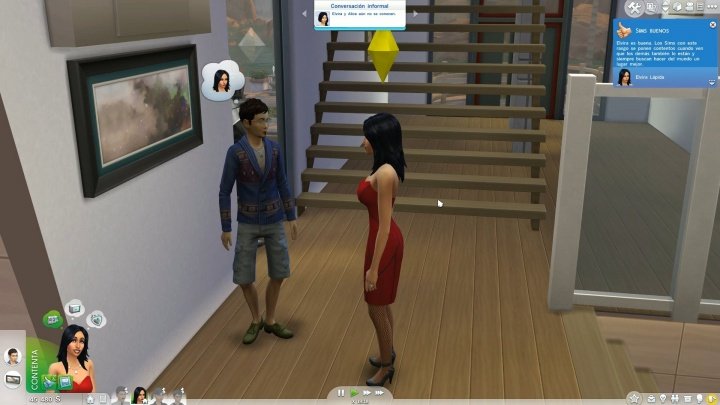Select Alex's portrait in the relationship panel
720x405 pixels.
[x=13, y=356]
